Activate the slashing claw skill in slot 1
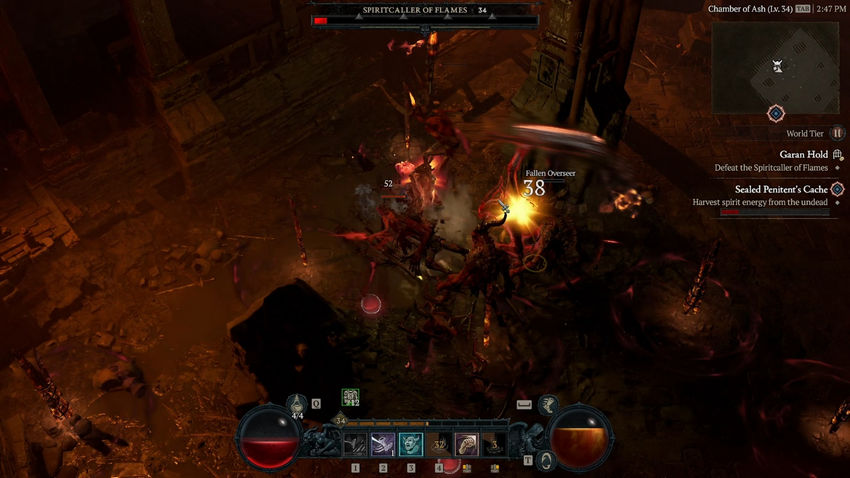 [355, 444]
